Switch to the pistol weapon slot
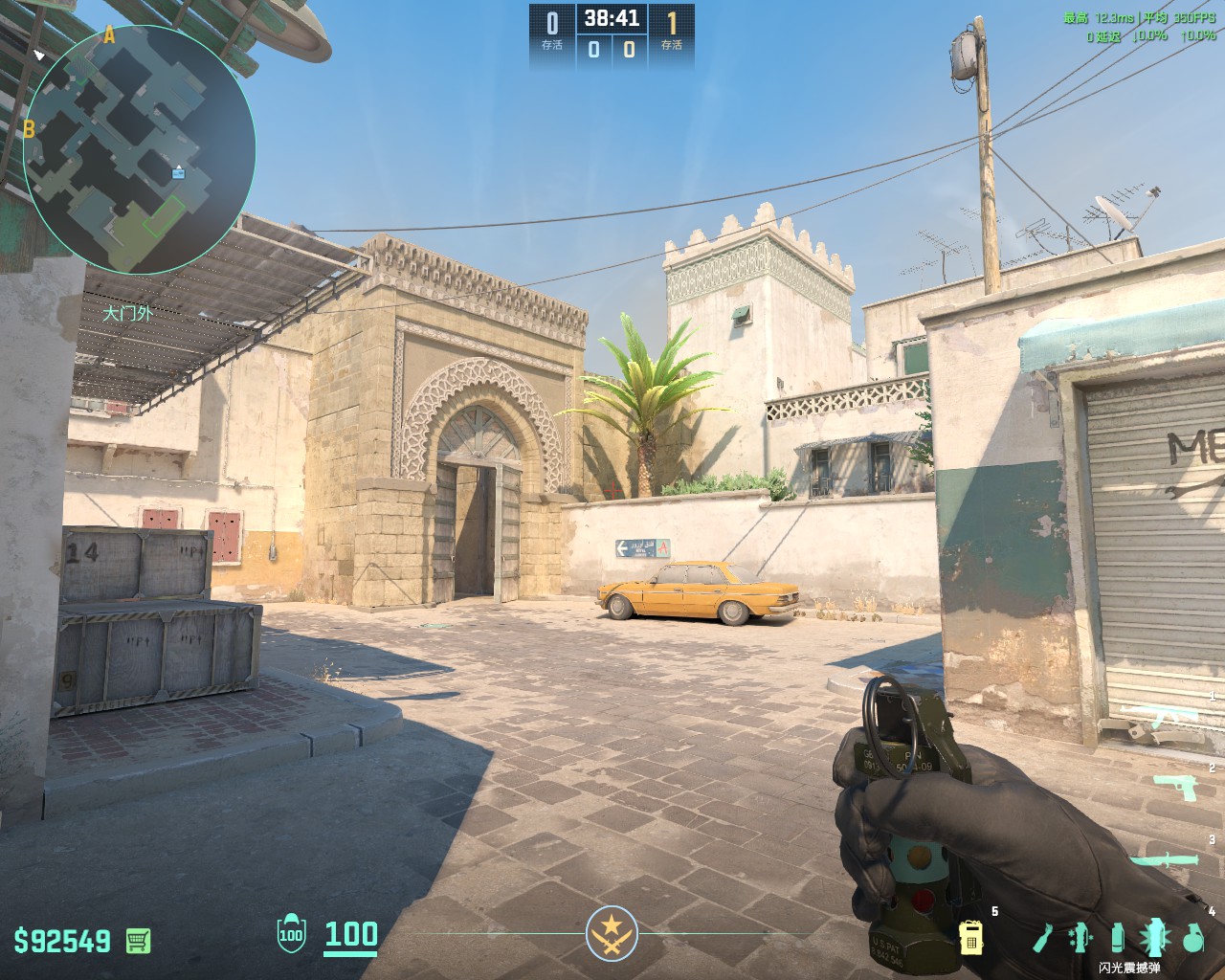Screen dimensions: 1225x980 click(x=1174, y=786)
